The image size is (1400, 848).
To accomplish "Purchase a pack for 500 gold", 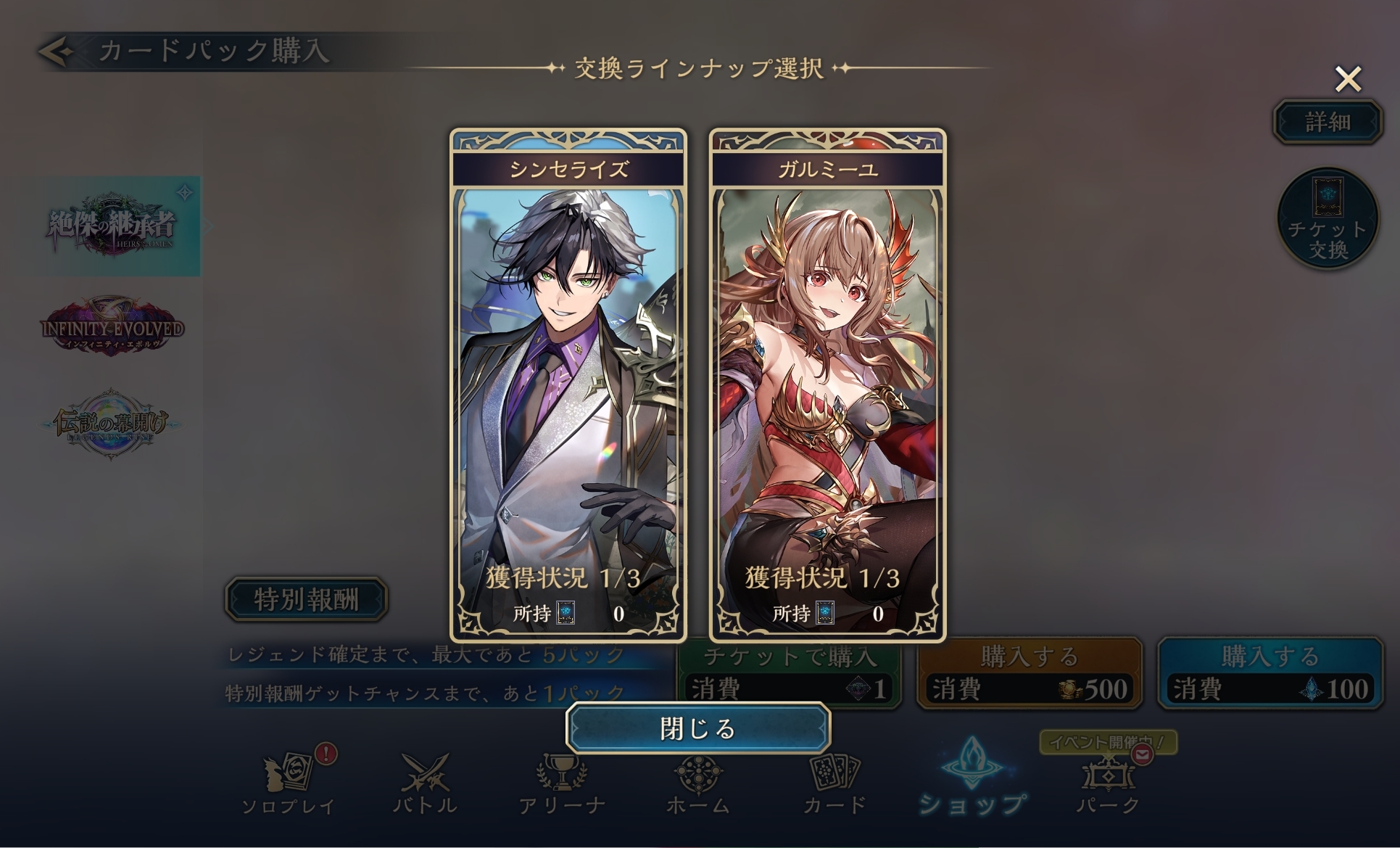I will pos(1029,675).
